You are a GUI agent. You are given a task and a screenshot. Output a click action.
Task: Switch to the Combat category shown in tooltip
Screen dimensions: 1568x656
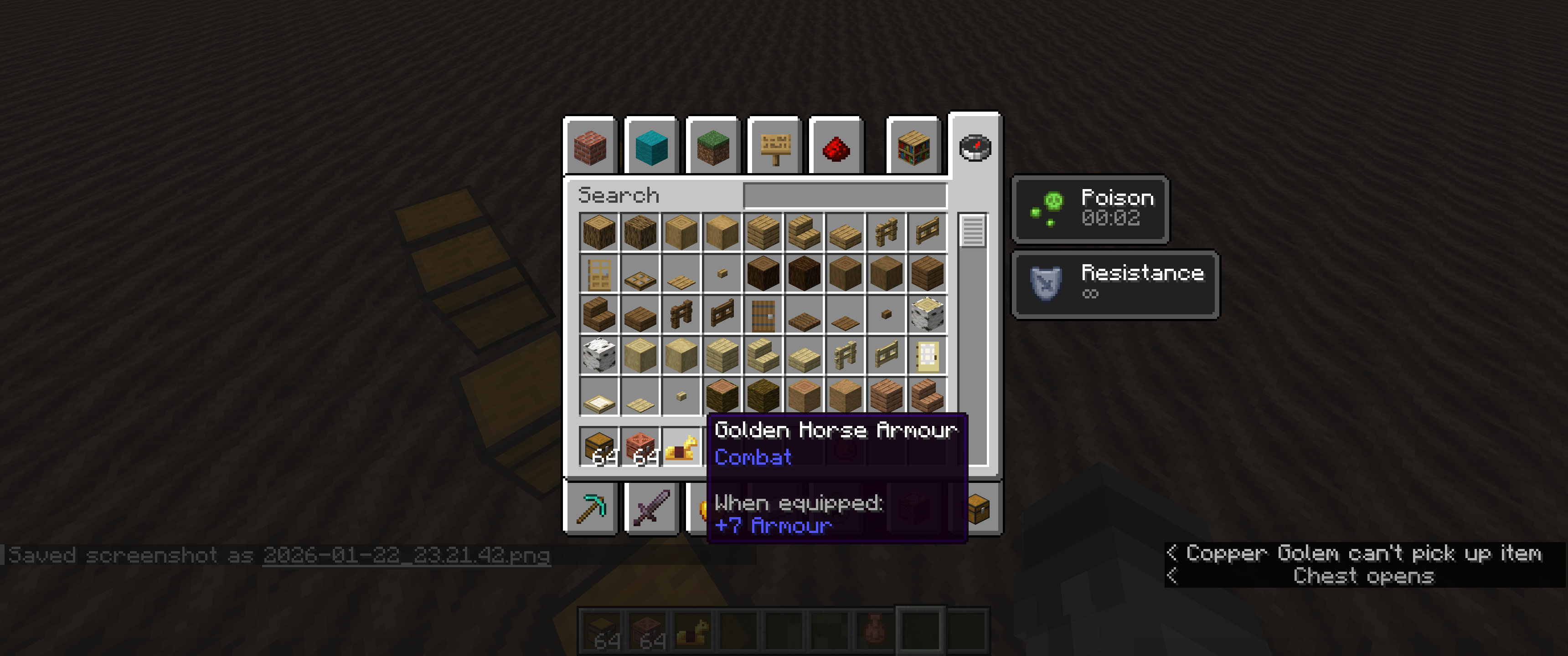point(753,457)
